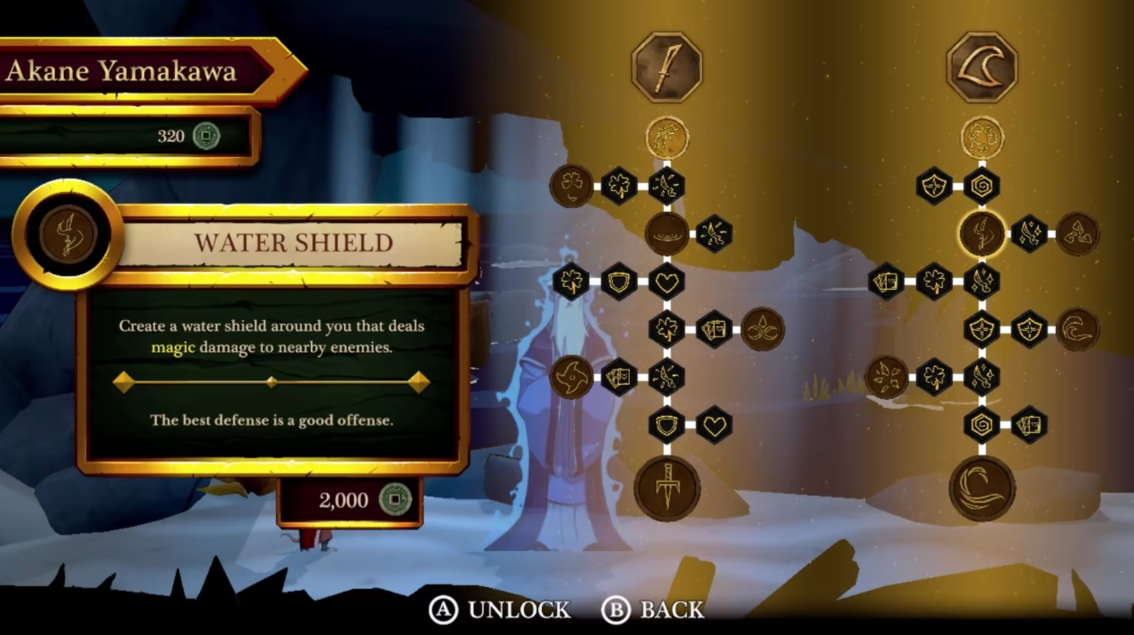Choose the round bowl skill node
The image size is (1134, 635).
click(667, 233)
